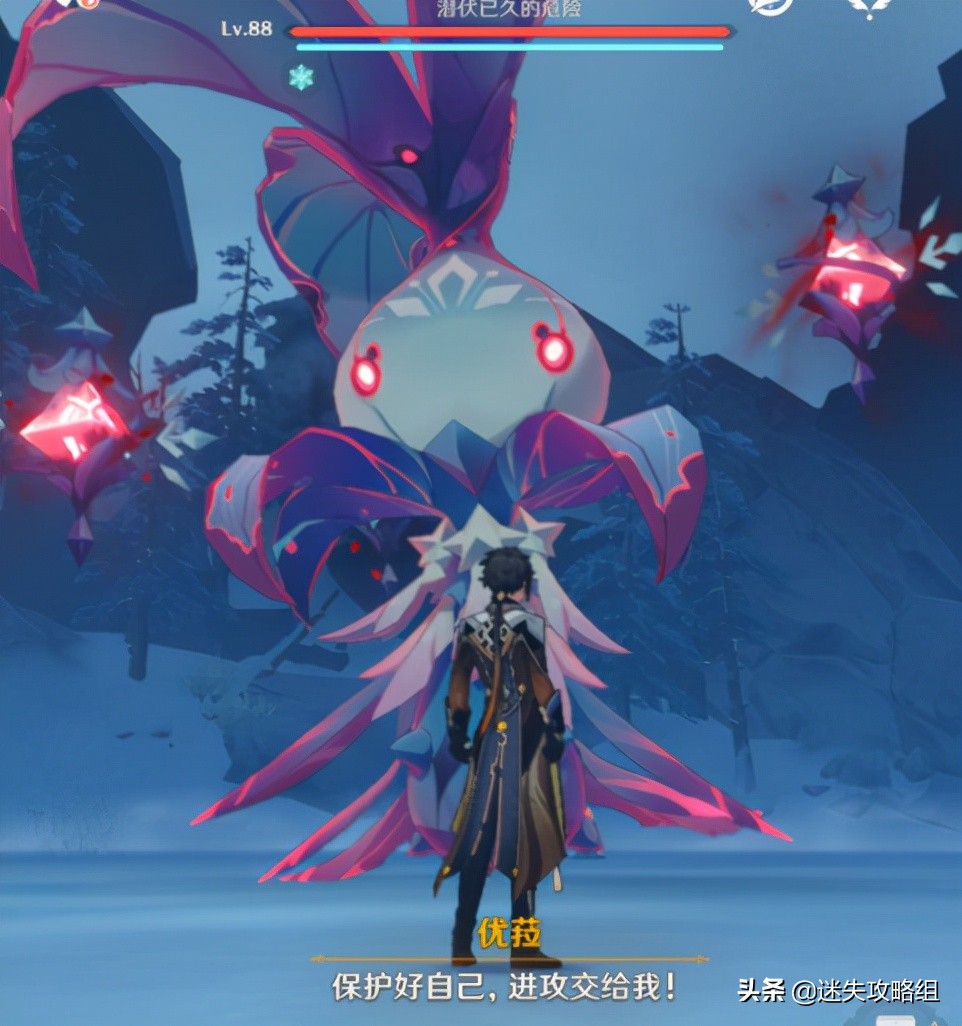This screenshot has width=962, height=1026.
Task: Open the winged emblem icon at the top
Action: point(870,6)
